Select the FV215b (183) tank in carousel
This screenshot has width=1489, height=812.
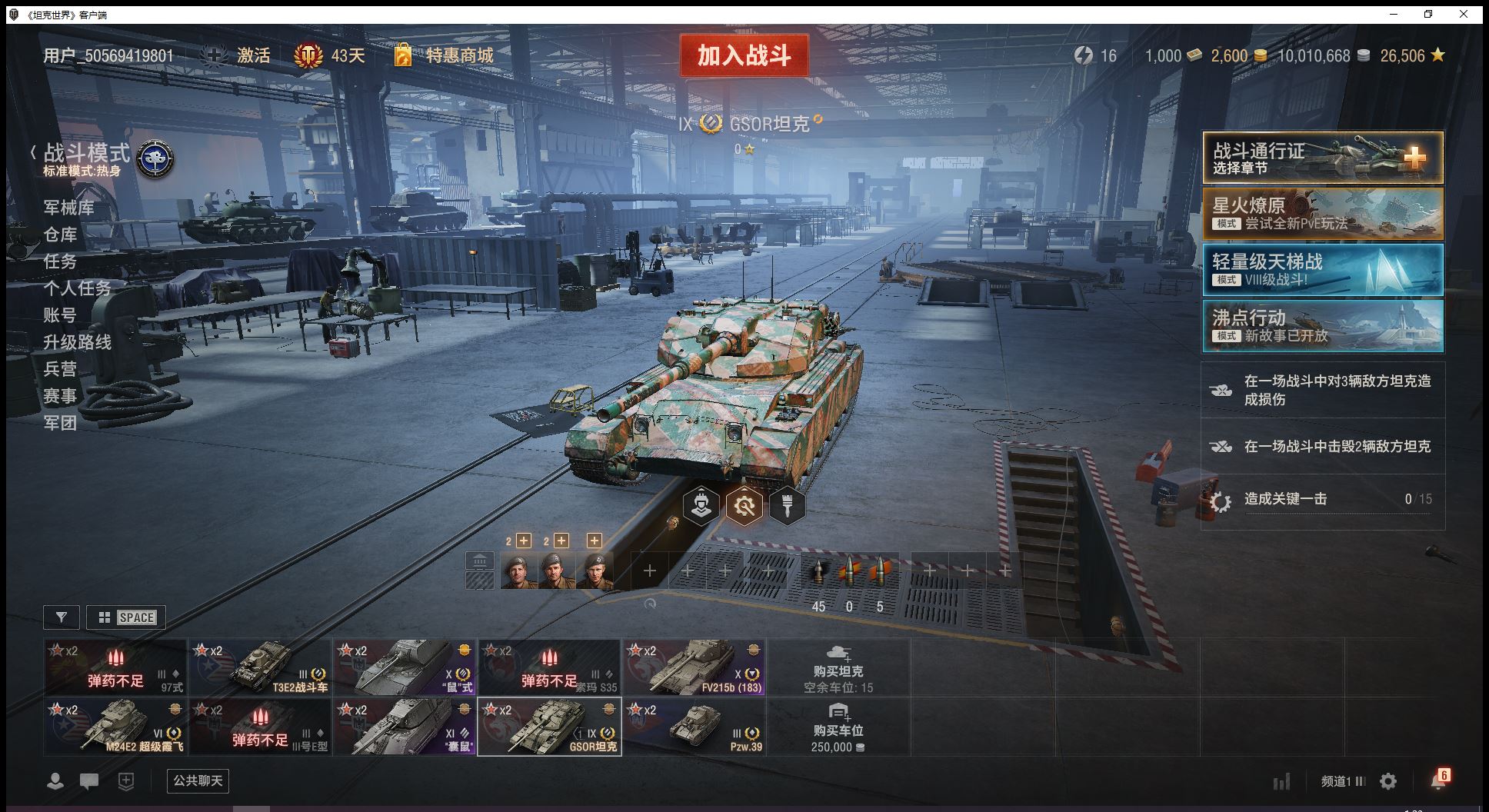pyautogui.click(x=694, y=667)
